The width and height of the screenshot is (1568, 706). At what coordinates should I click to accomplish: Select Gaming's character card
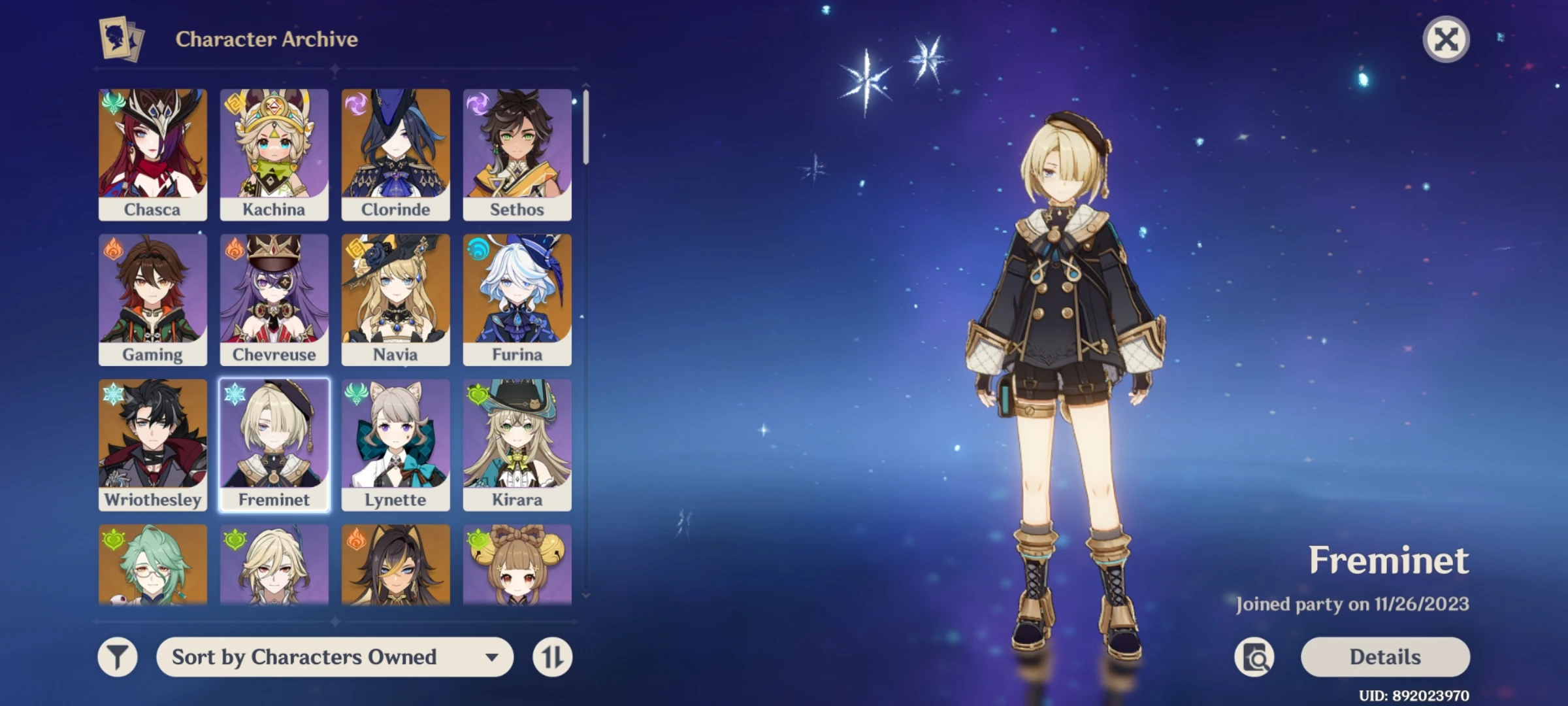click(153, 299)
